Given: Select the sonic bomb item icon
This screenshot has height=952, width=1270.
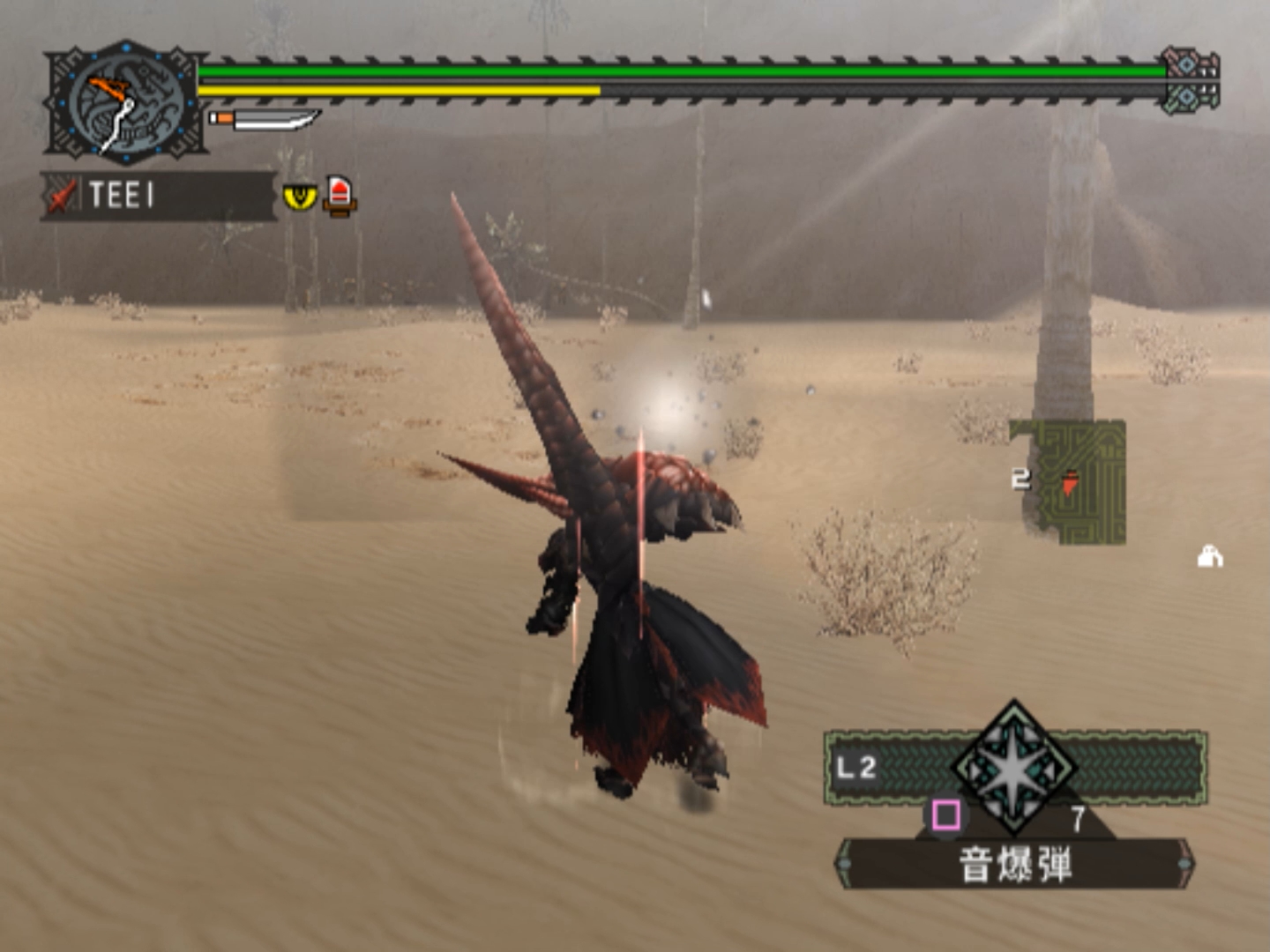Looking at the screenshot, I should pyautogui.click(x=1014, y=769).
